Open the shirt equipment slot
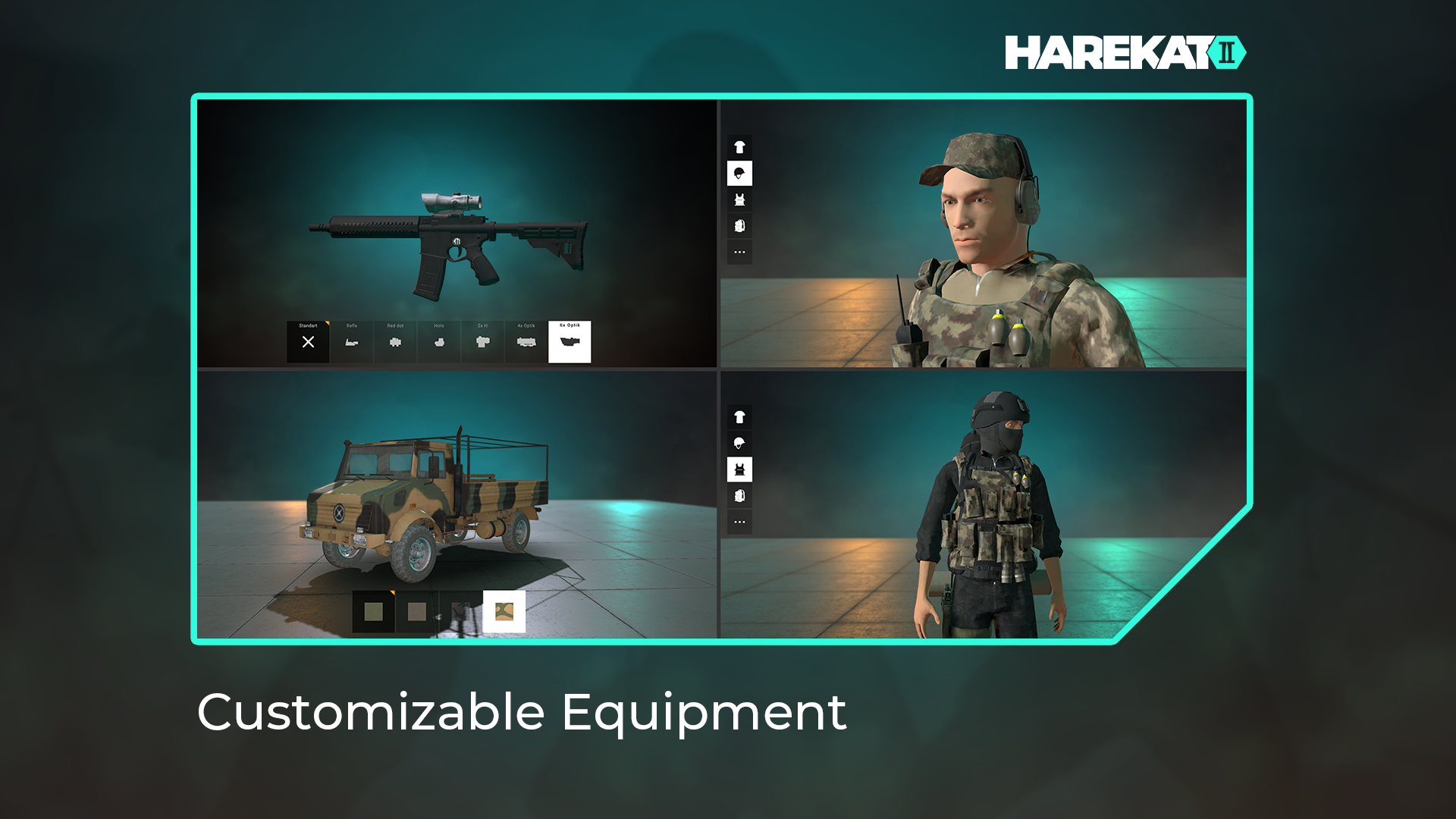The height and width of the screenshot is (819, 1456). point(739,149)
